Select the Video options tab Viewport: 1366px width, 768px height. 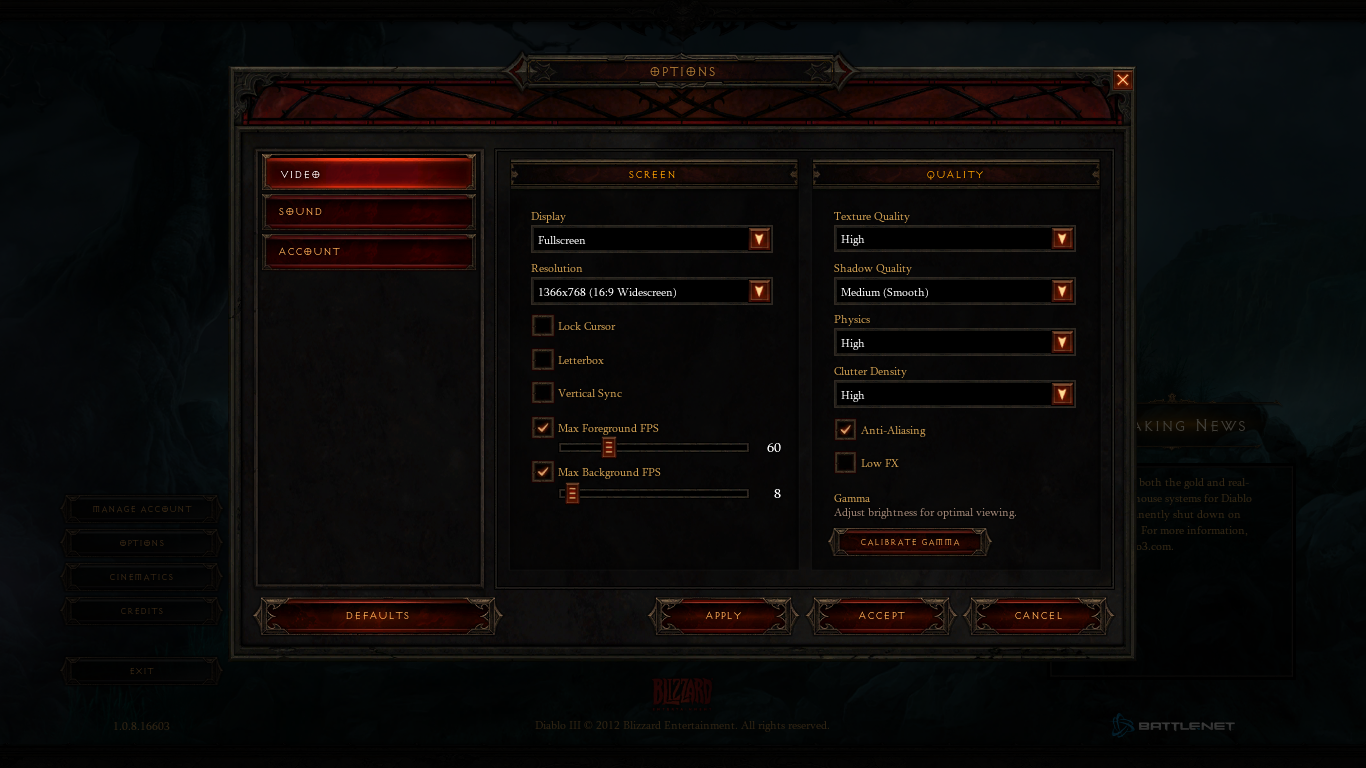pyautogui.click(x=368, y=174)
